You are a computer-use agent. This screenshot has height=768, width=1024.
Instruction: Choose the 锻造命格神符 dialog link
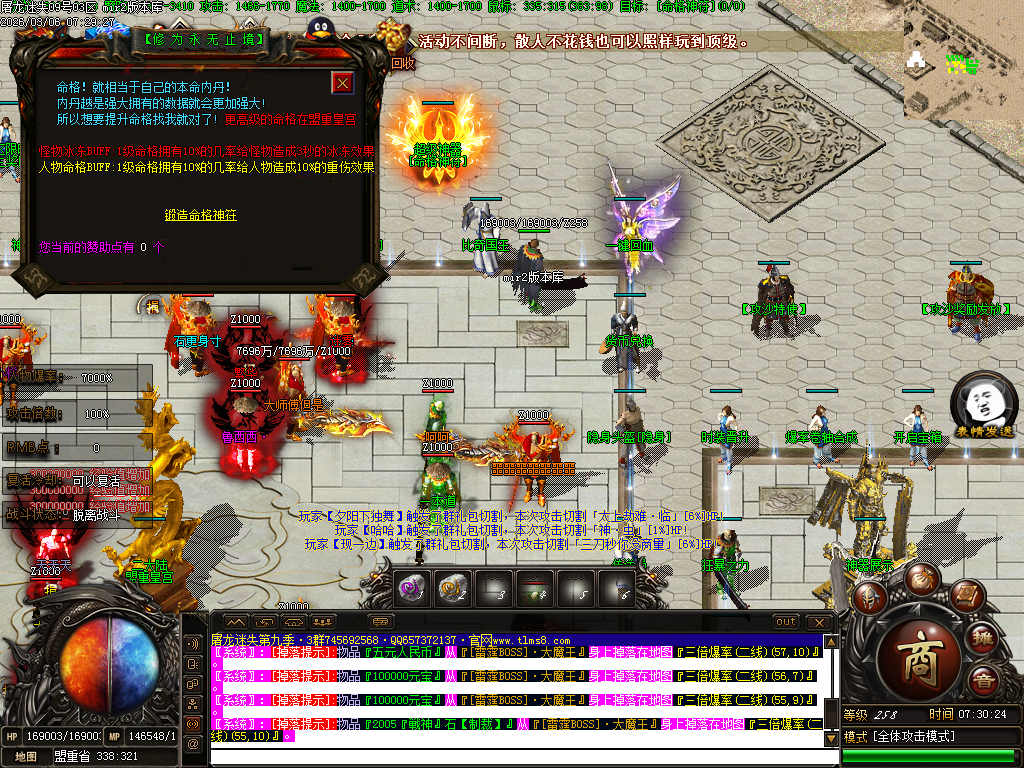point(201,215)
